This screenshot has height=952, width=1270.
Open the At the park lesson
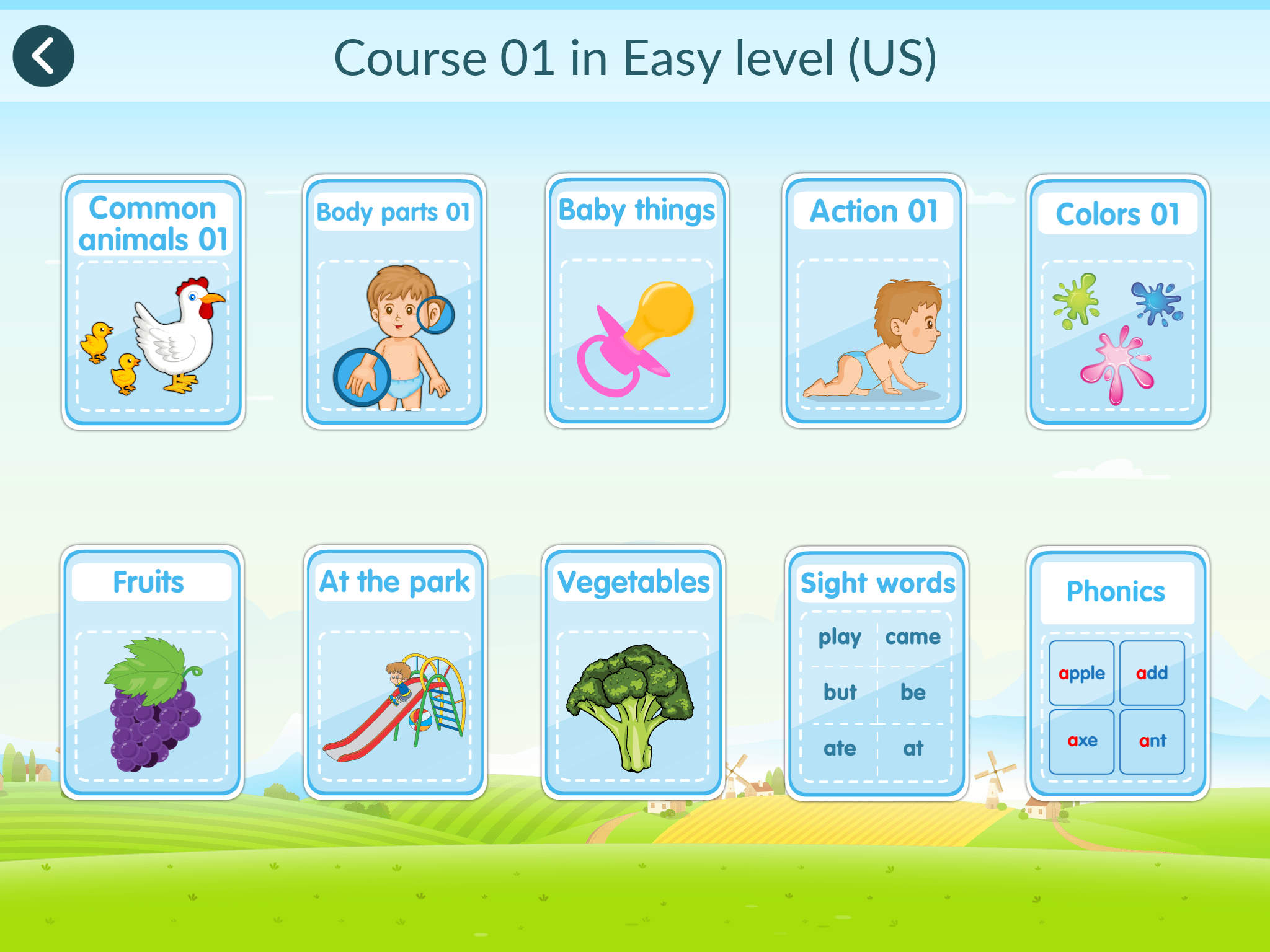pos(395,672)
